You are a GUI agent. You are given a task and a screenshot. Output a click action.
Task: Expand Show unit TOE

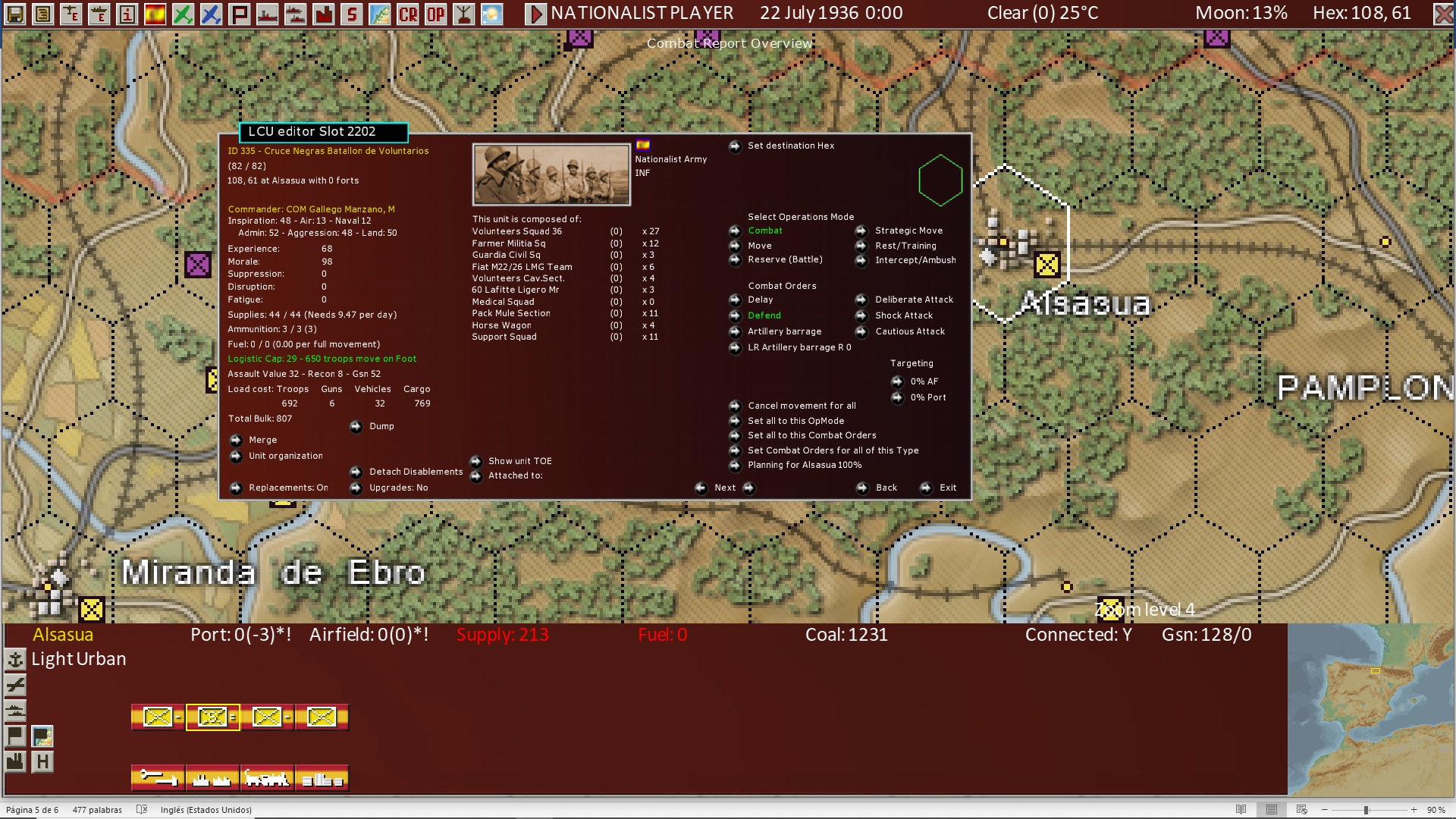519,460
